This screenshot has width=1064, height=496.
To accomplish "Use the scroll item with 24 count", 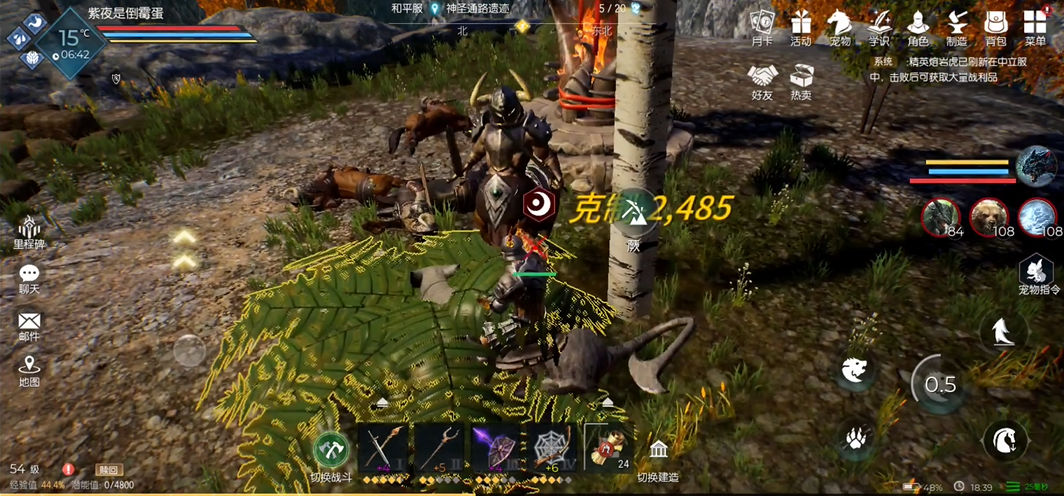I will (609, 446).
